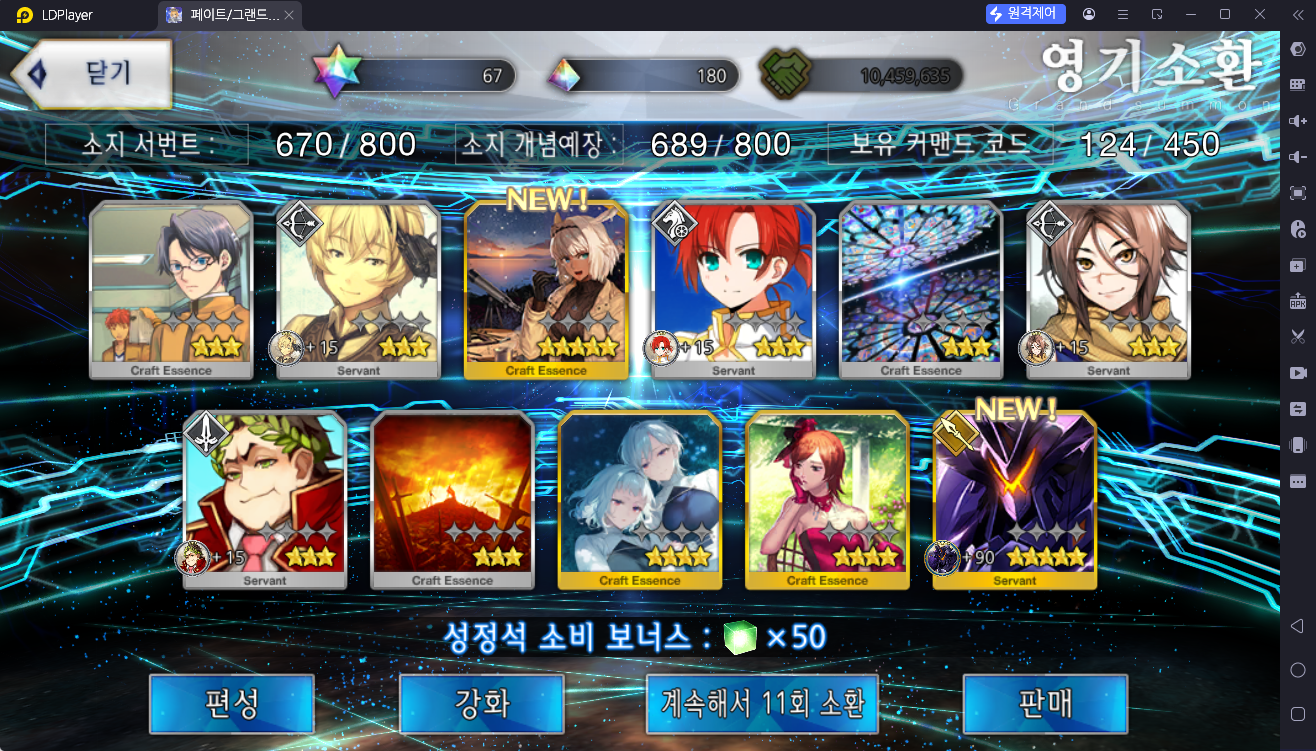Viewport: 1316px width, 751px height.
Task: Click the LDPlayer 원격제어 remote control button
Action: (1025, 14)
